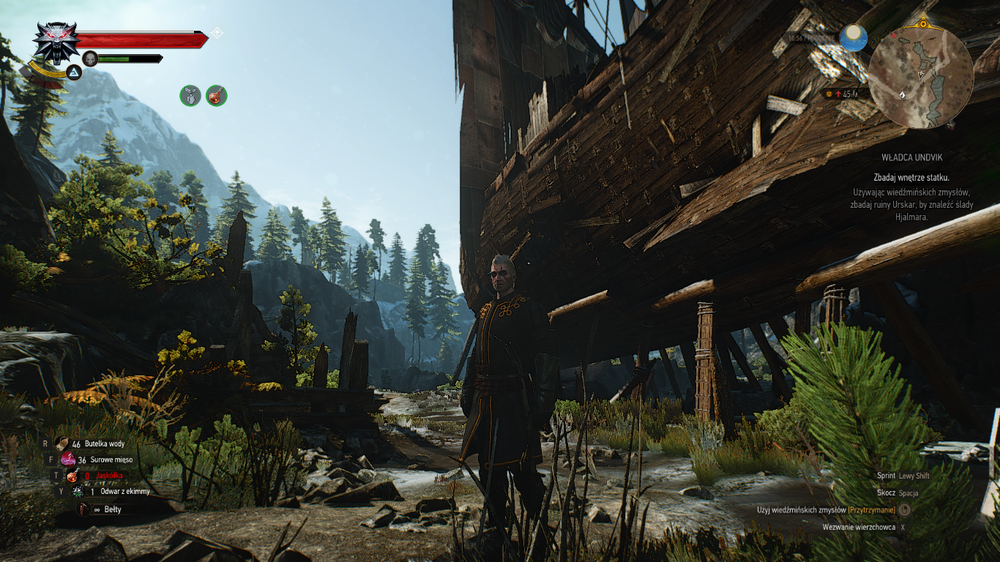This screenshot has width=1000, height=562.
Task: Select the Jaskółka potion slot
Action: 70,476
